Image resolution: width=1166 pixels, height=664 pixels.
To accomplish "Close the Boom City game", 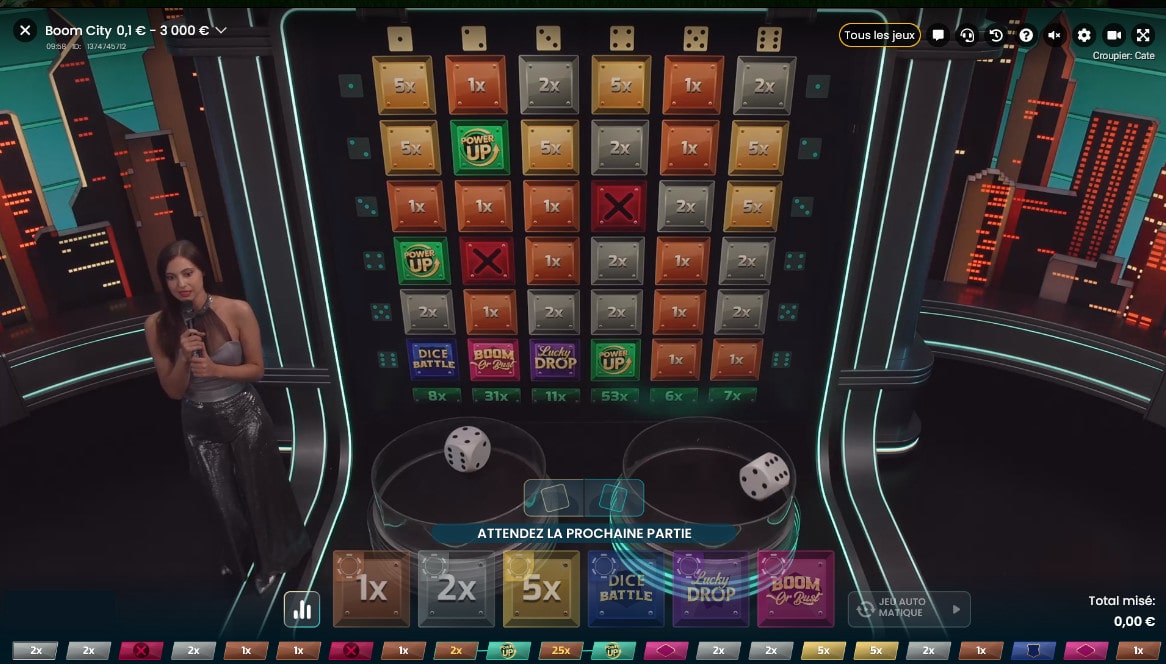I will pos(26,31).
